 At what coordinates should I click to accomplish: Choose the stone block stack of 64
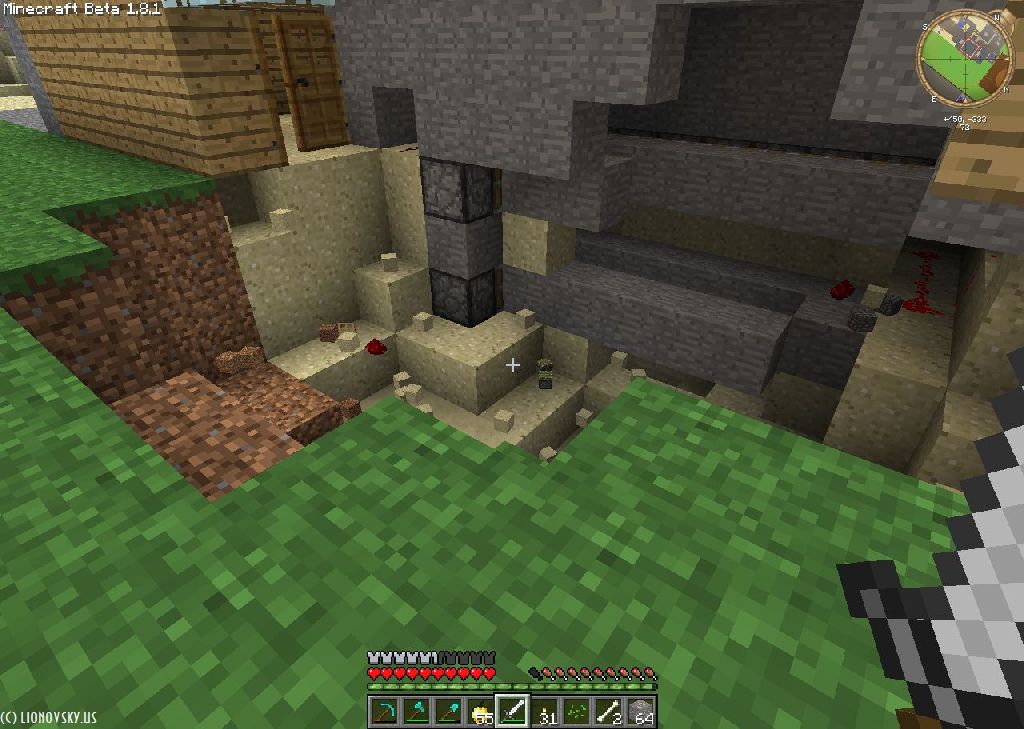click(x=641, y=711)
